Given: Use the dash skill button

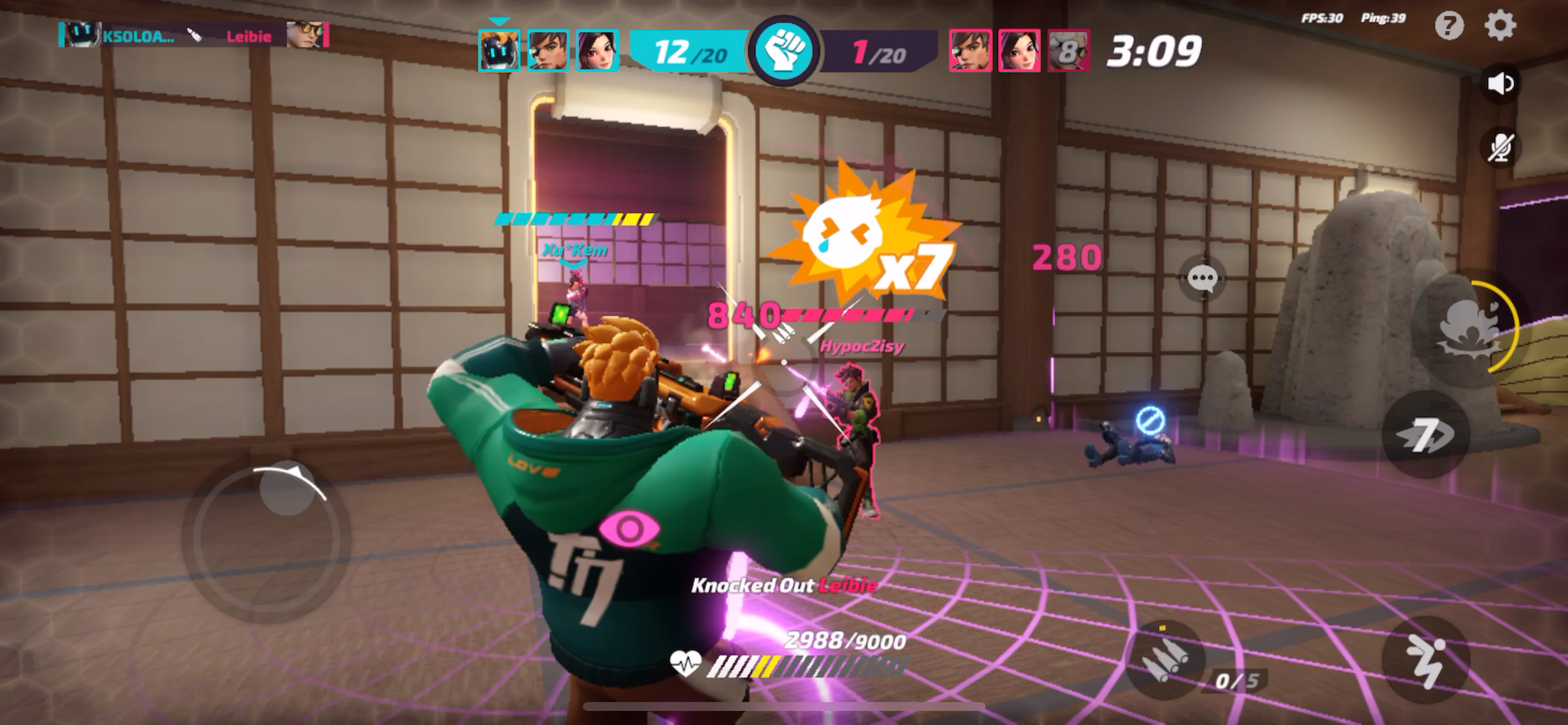Looking at the screenshot, I should [x=1424, y=435].
